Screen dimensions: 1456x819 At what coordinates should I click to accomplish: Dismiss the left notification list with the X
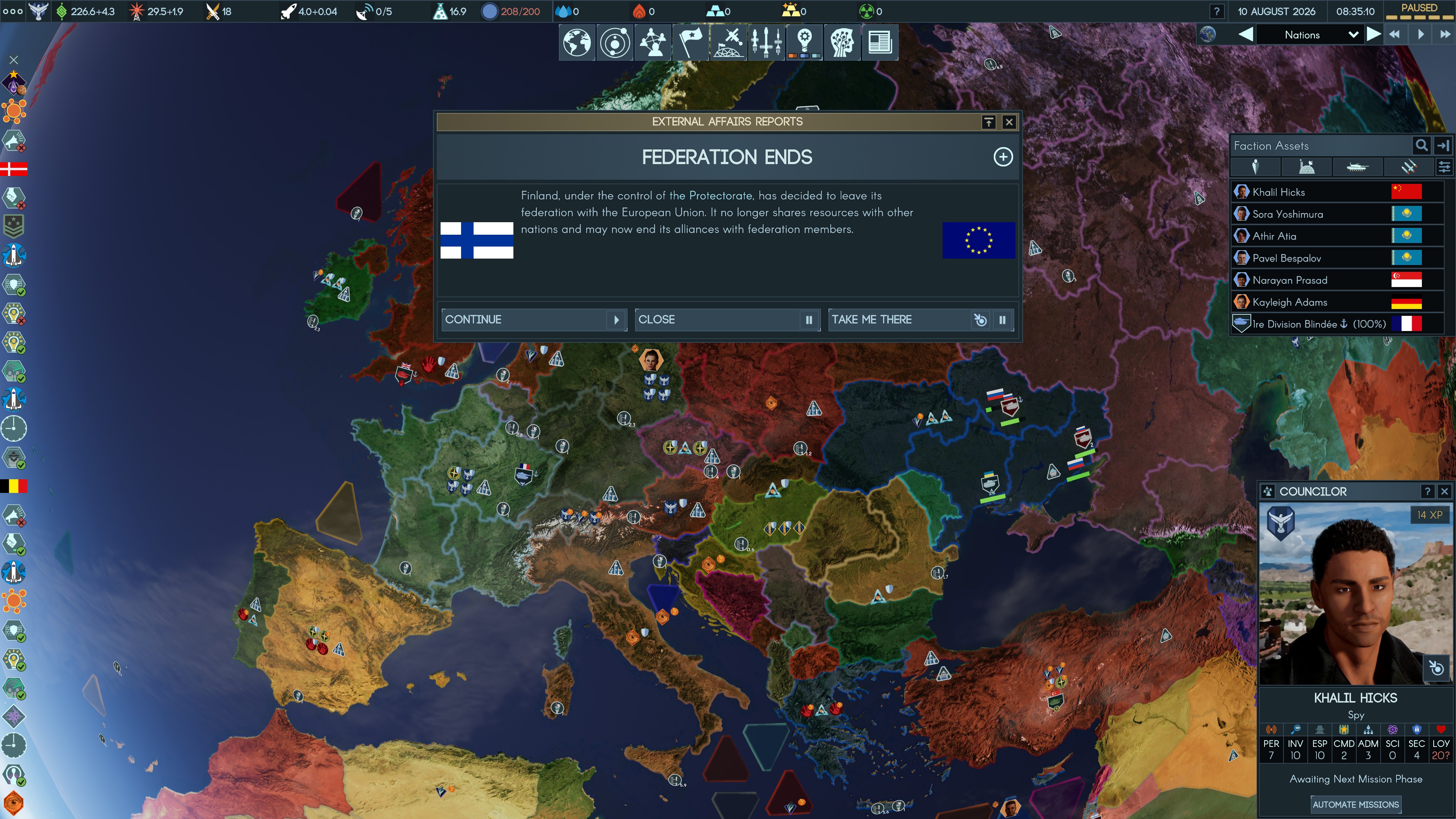coord(14,60)
